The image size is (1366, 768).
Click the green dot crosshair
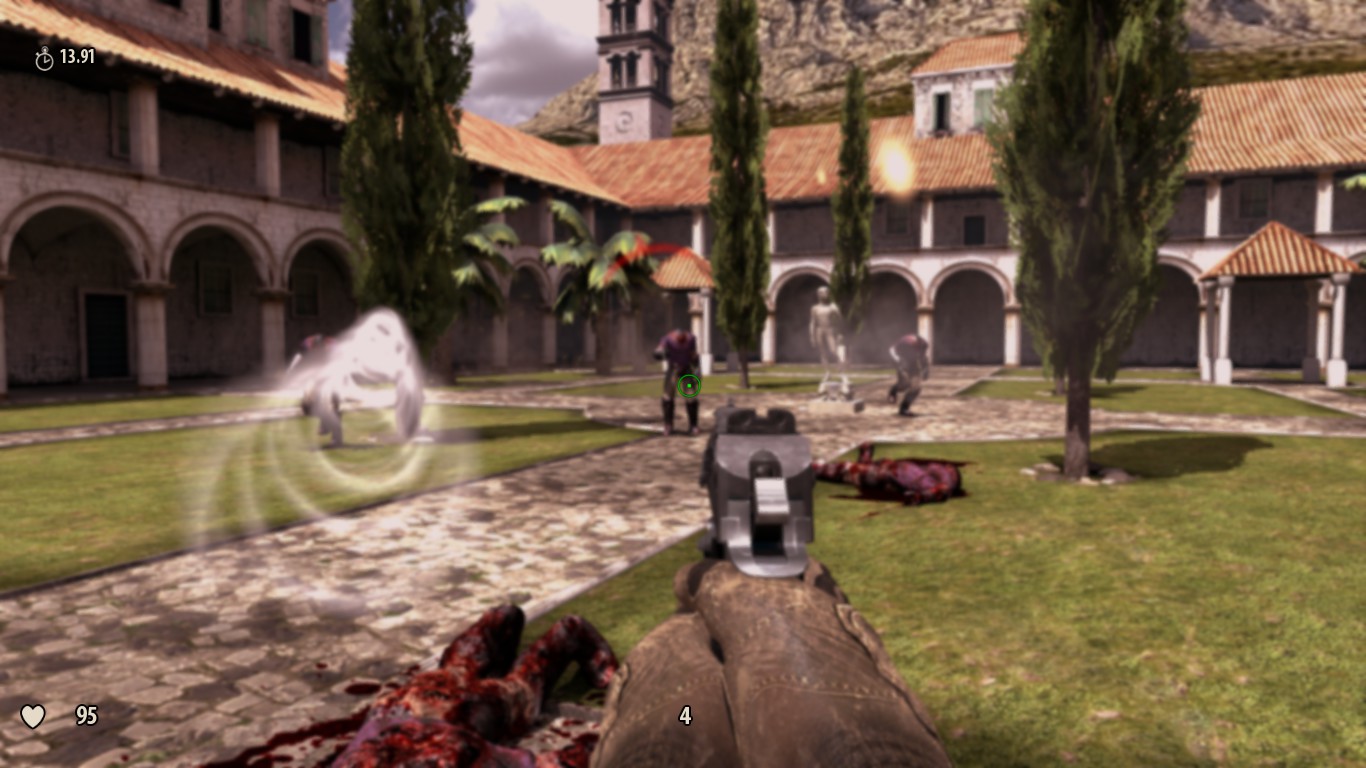[x=689, y=386]
